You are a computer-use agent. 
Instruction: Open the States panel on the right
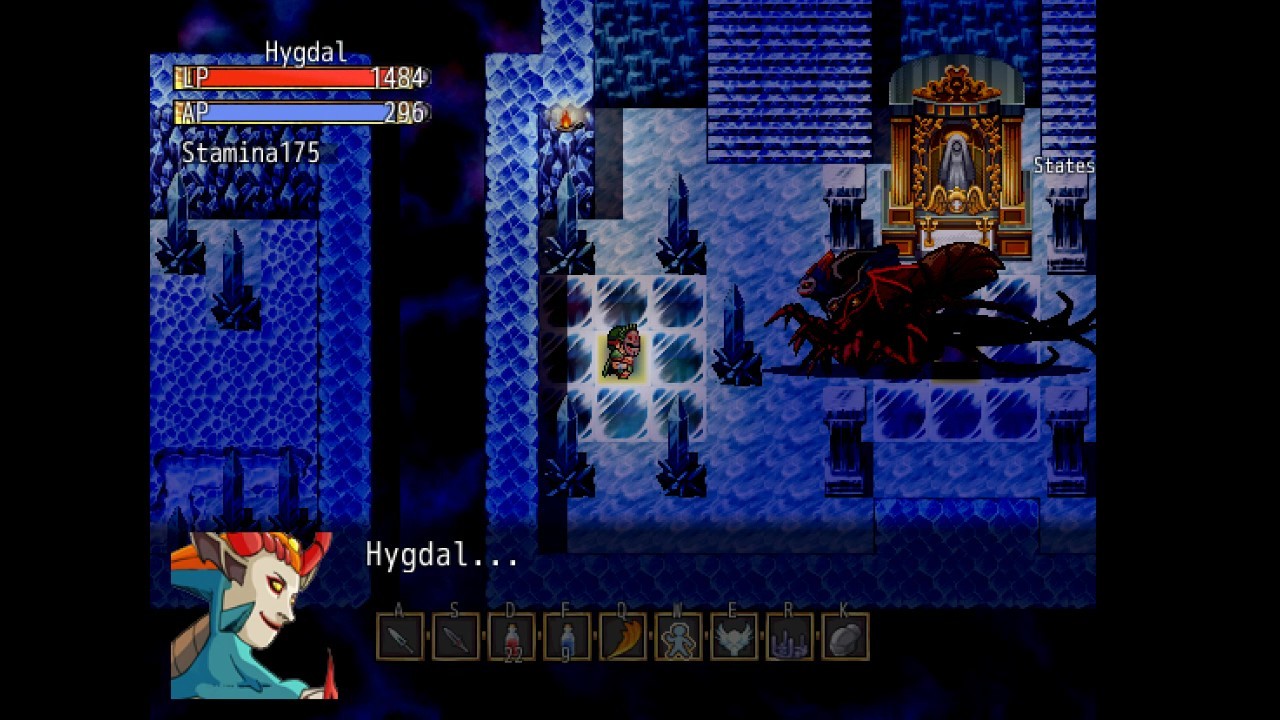click(1062, 166)
